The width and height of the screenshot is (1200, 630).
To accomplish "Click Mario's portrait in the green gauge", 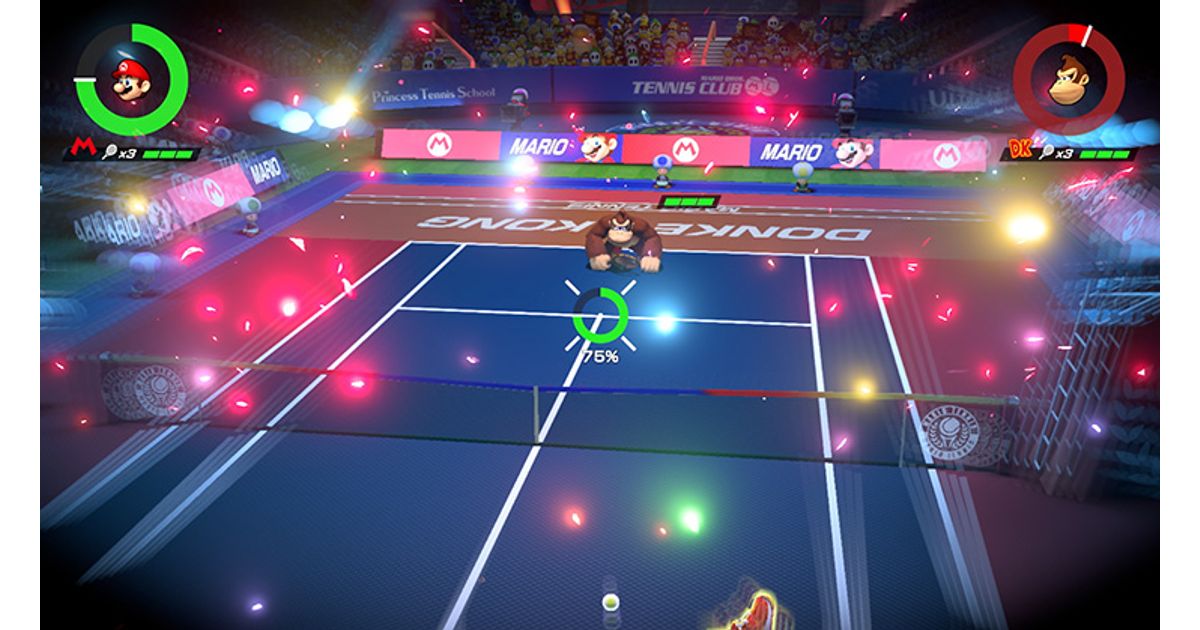I will [x=131, y=79].
